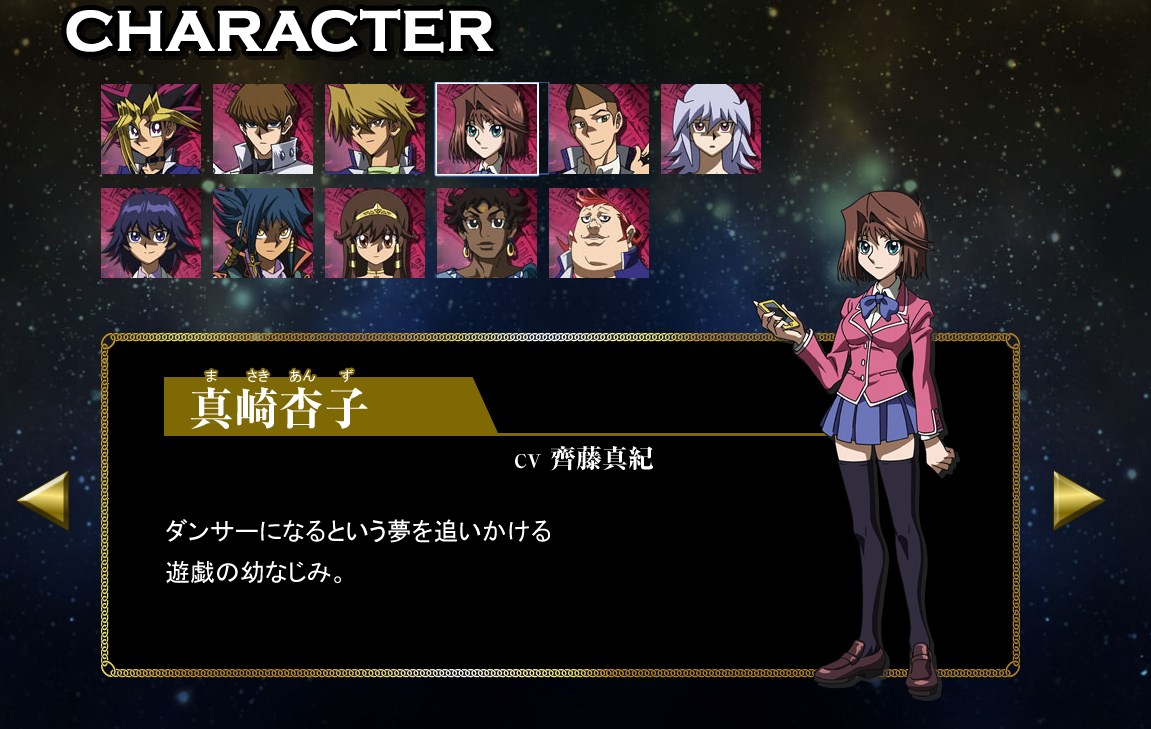Select the heavyset red-haired man portrait
This screenshot has width=1151, height=729.
[x=599, y=233]
